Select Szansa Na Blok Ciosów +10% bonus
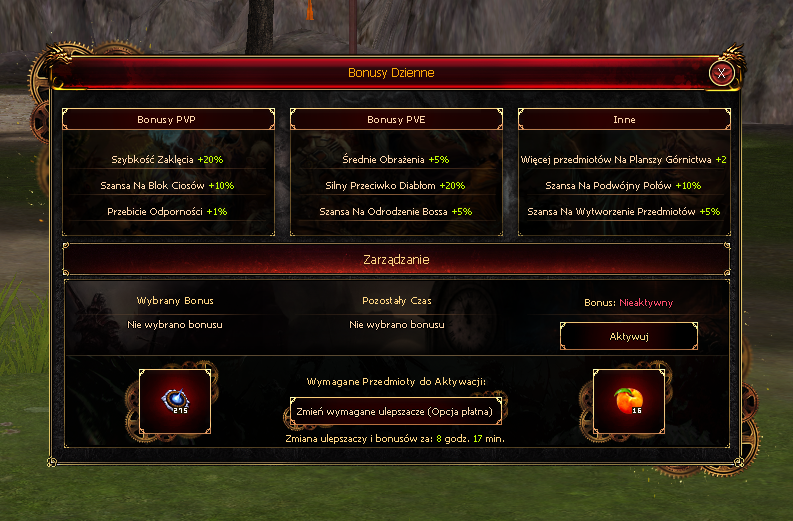793x521 pixels. (x=168, y=185)
